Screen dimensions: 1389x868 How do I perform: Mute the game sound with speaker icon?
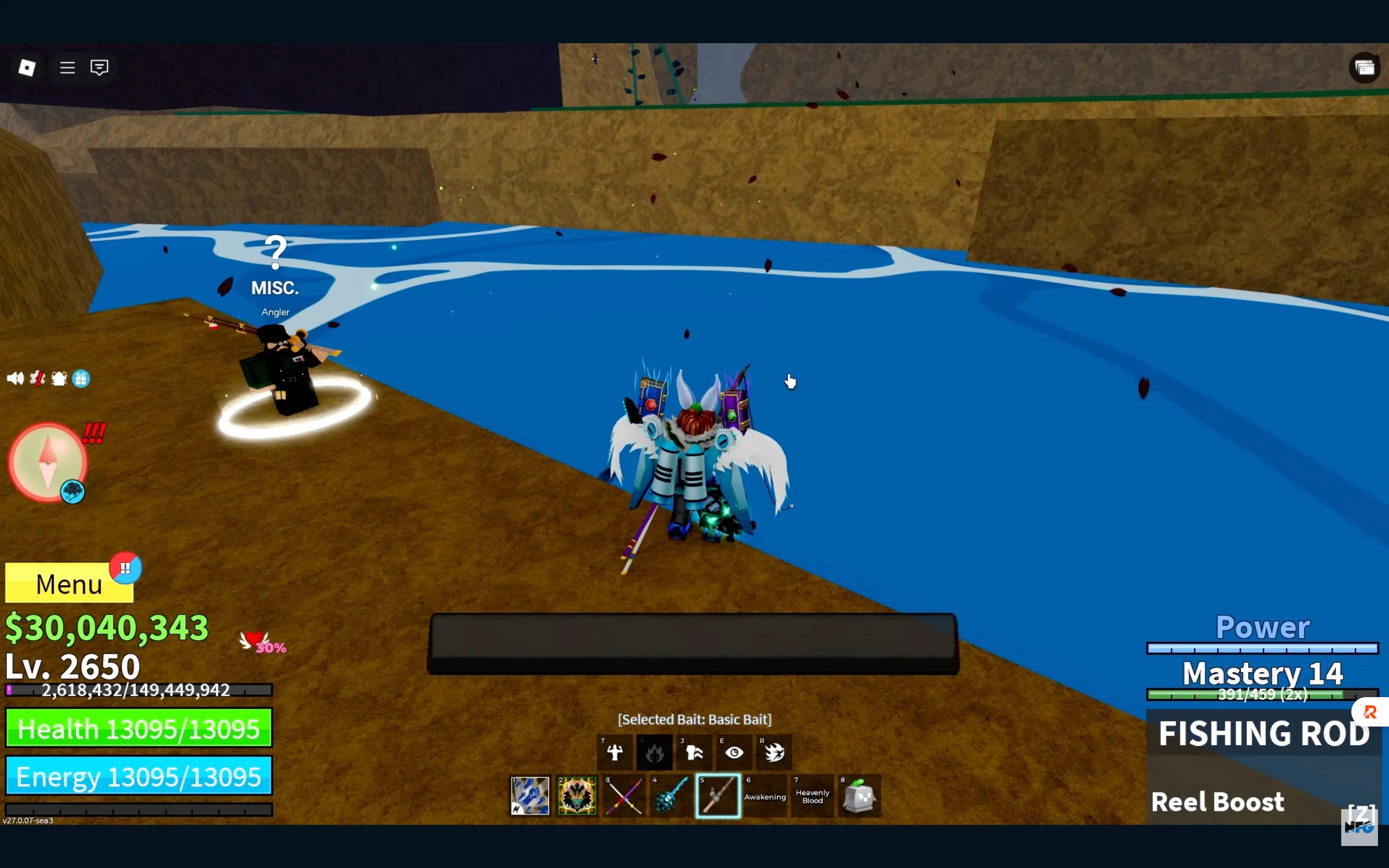(16, 378)
